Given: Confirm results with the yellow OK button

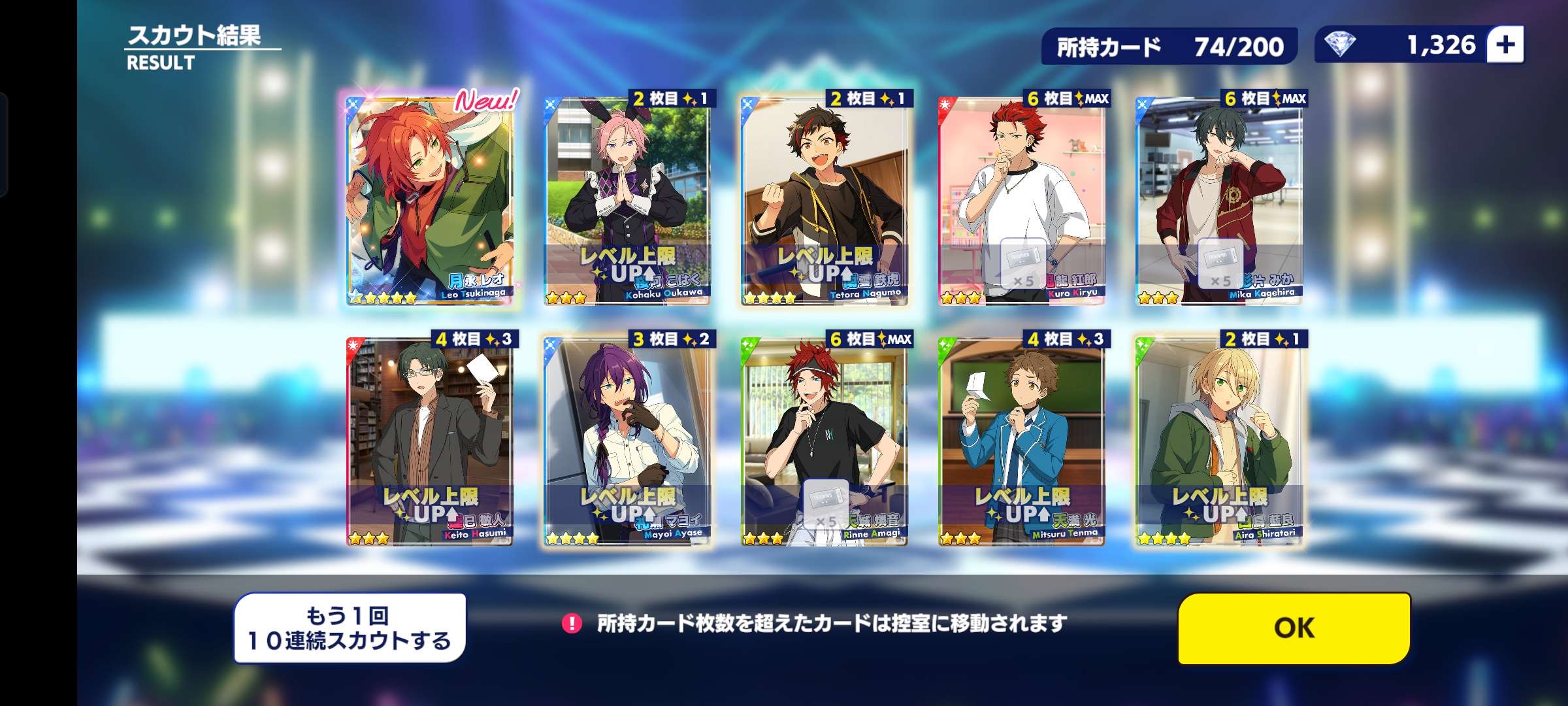Looking at the screenshot, I should click(x=1294, y=628).
